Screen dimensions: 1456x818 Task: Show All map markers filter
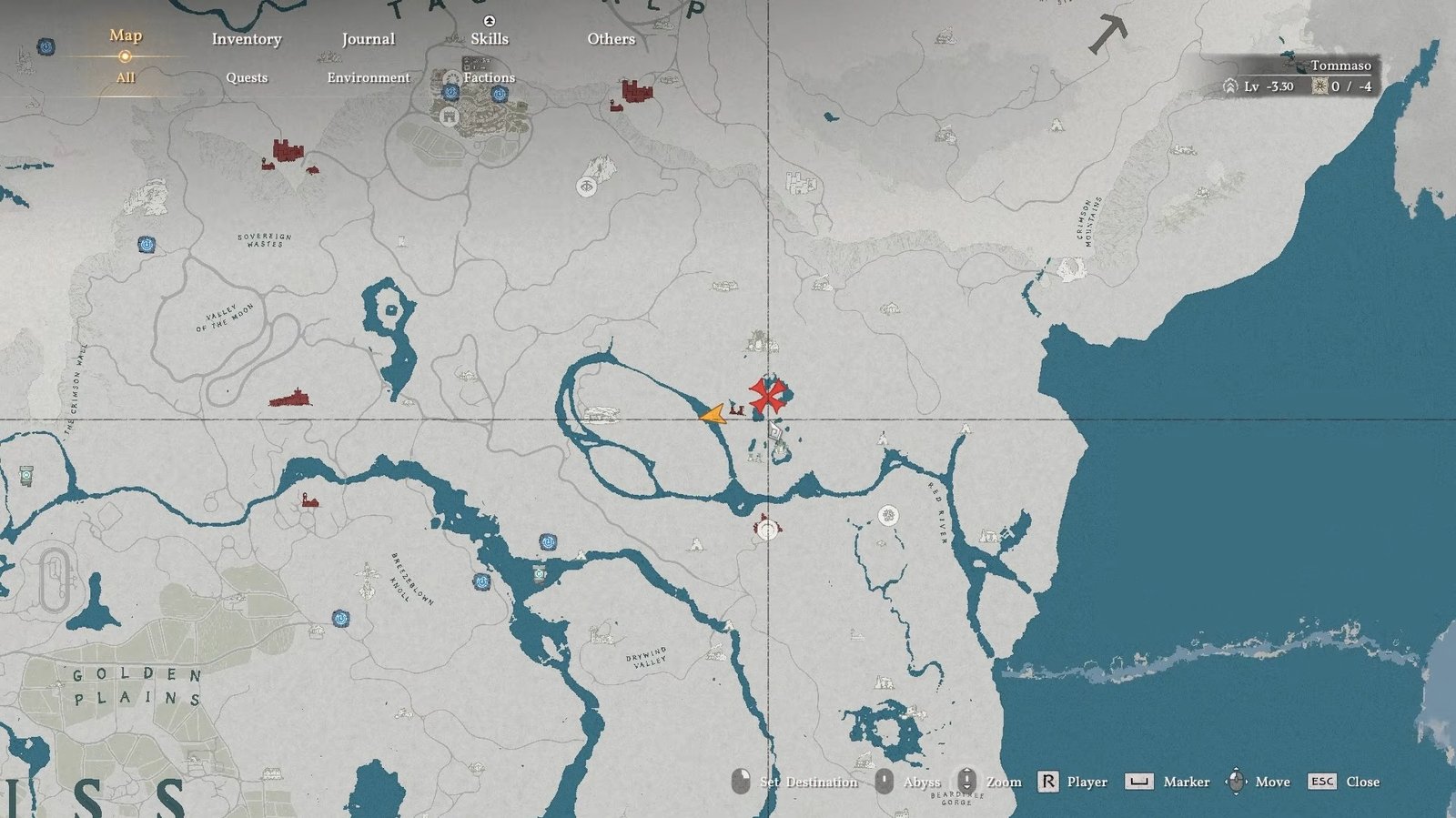coord(126,77)
